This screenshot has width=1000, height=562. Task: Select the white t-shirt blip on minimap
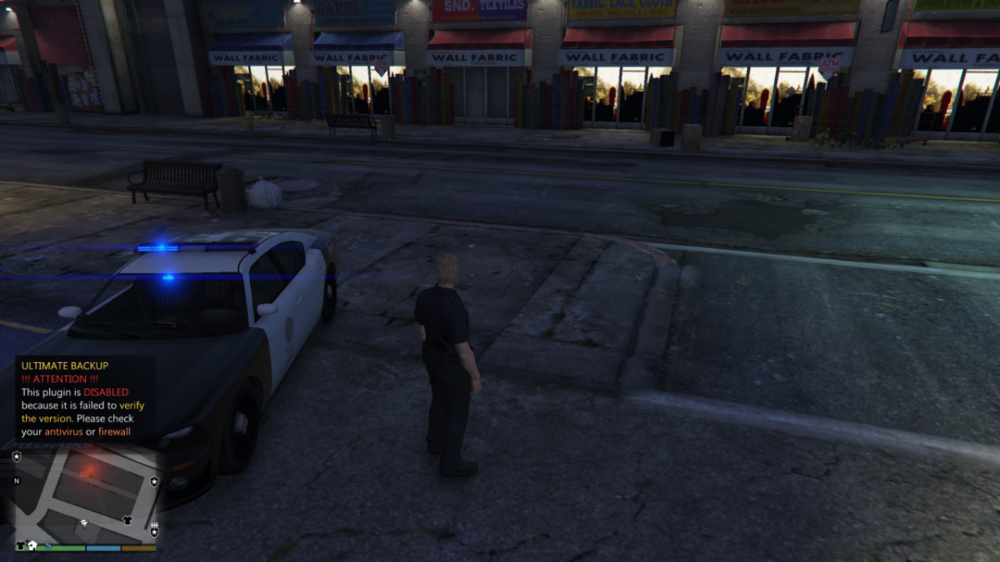pyautogui.click(x=127, y=520)
